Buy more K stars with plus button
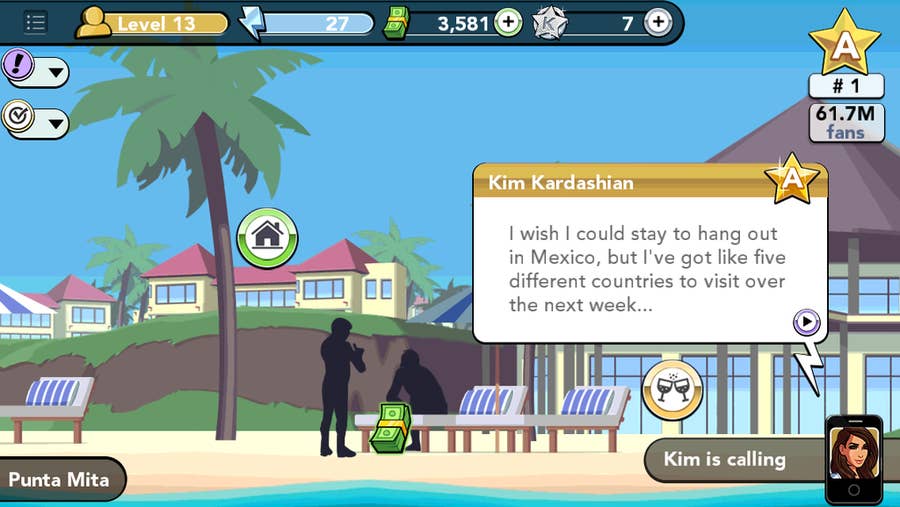The height and width of the screenshot is (507, 900). pyautogui.click(x=657, y=23)
